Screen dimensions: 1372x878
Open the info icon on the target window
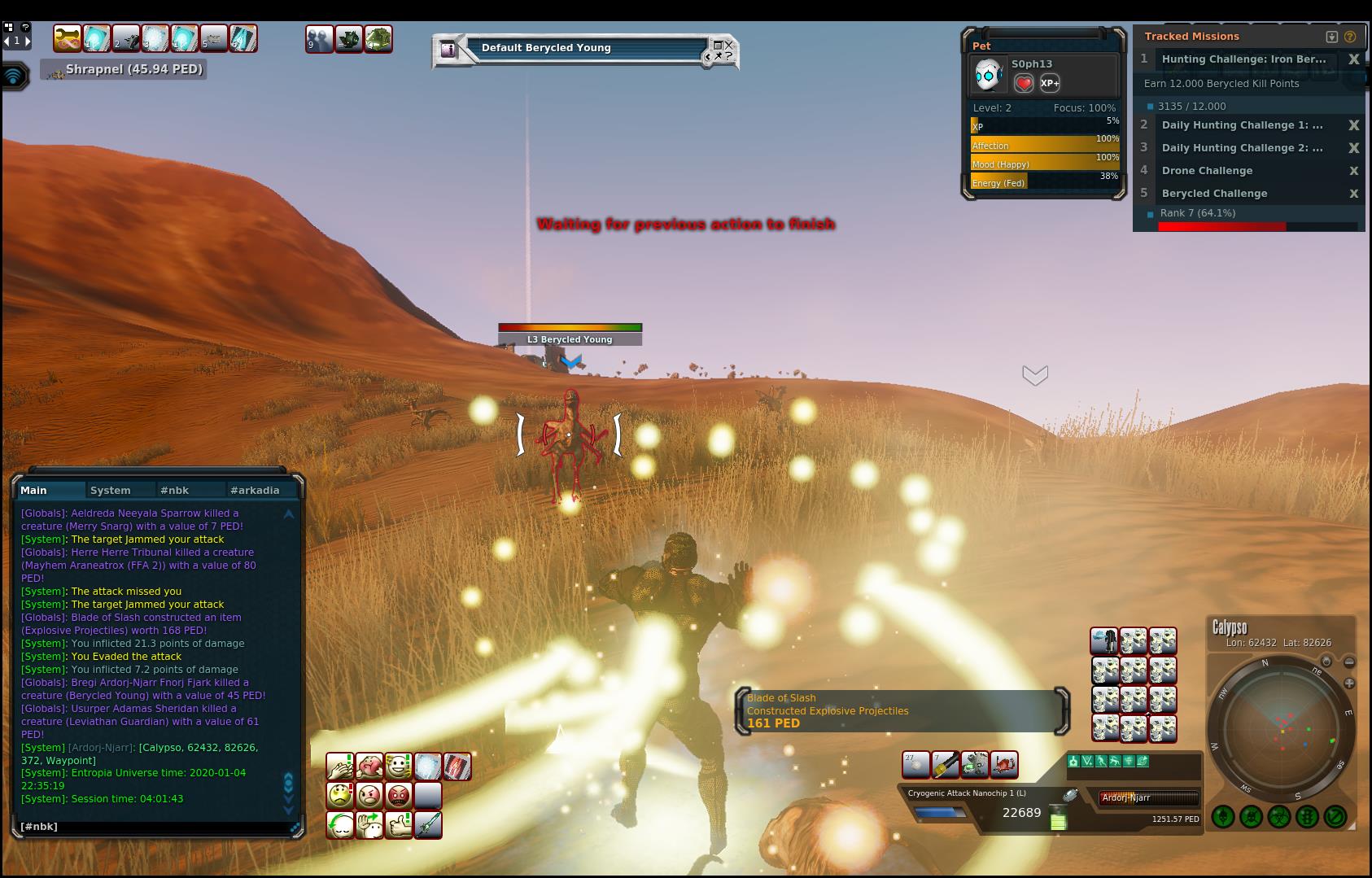click(x=448, y=49)
